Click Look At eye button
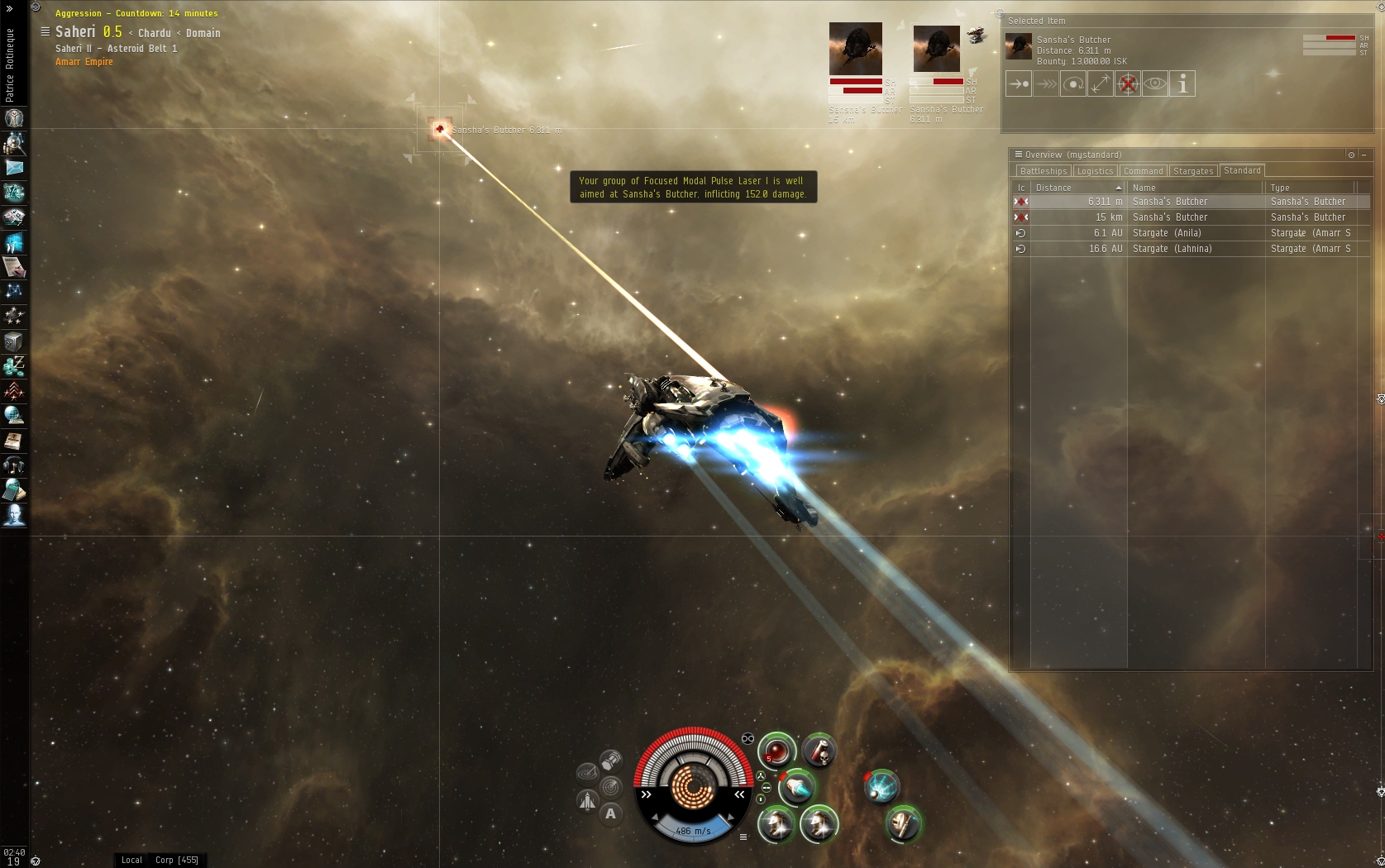The image size is (1385, 868). coord(1155,84)
